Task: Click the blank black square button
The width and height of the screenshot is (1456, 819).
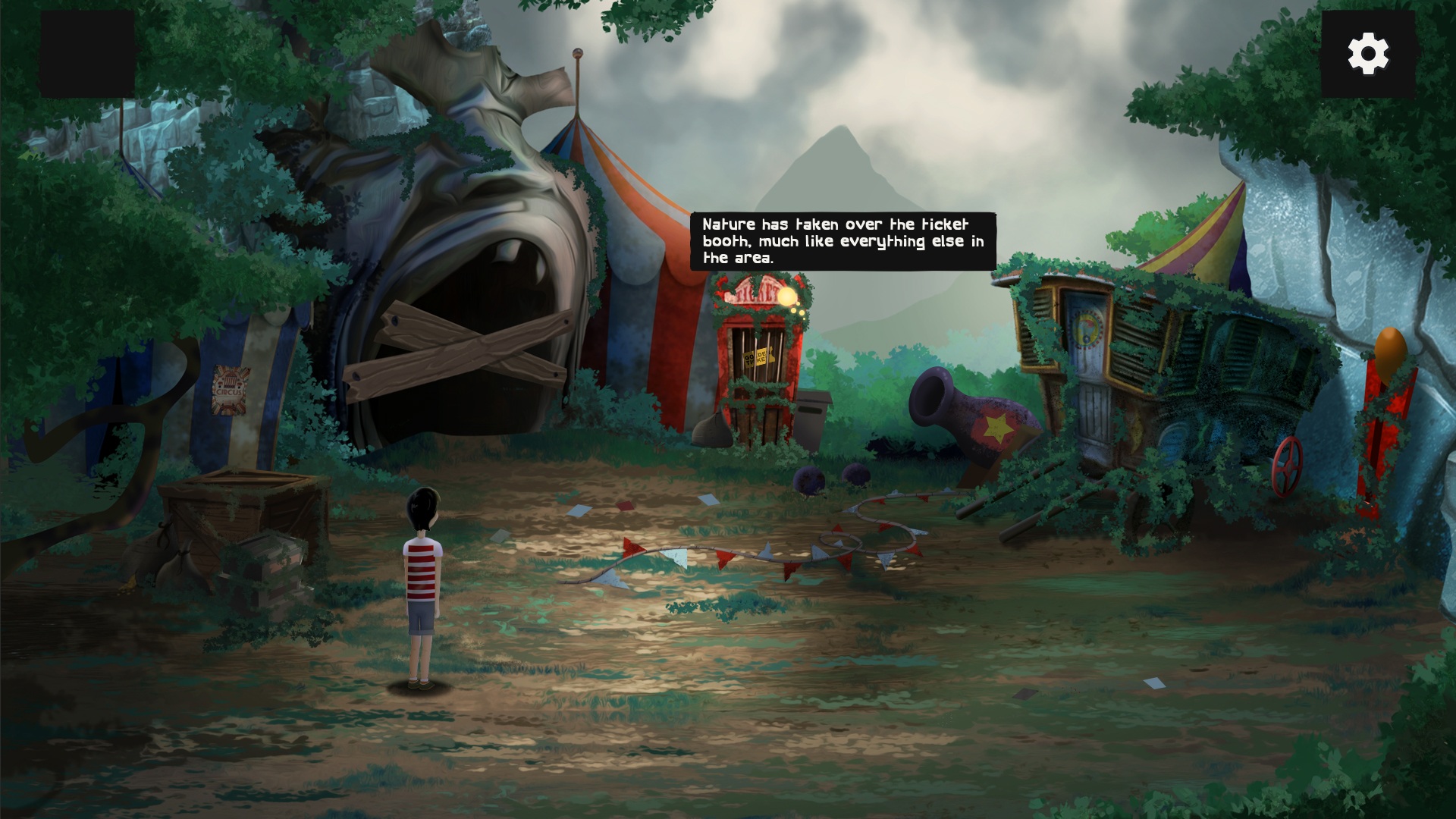Action: click(87, 54)
